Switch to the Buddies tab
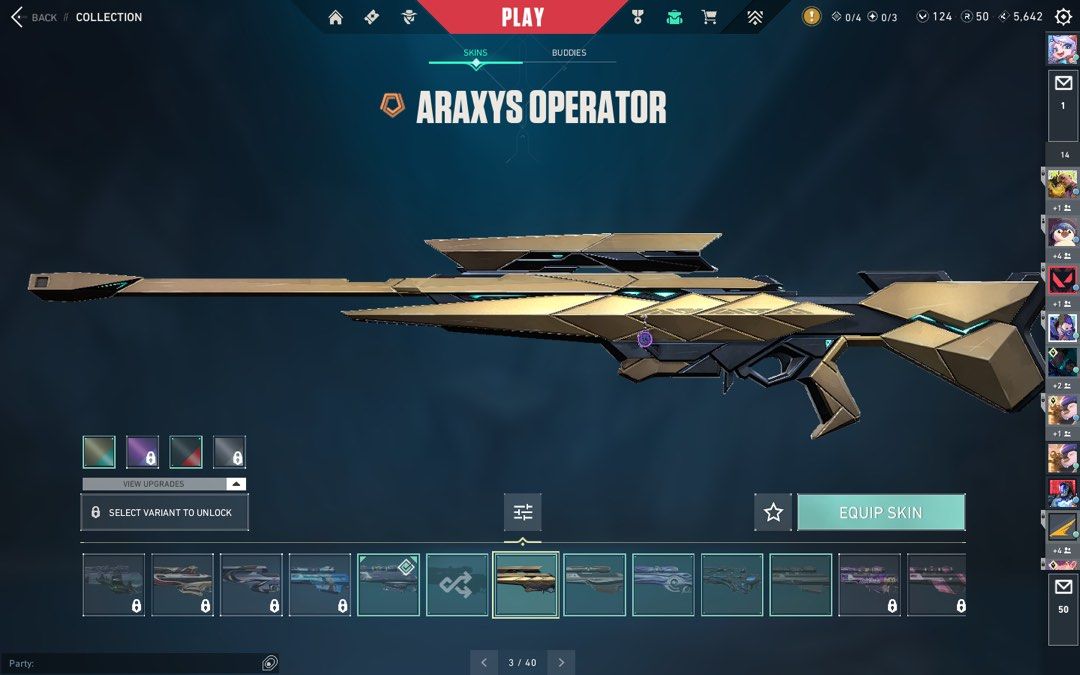 click(569, 53)
